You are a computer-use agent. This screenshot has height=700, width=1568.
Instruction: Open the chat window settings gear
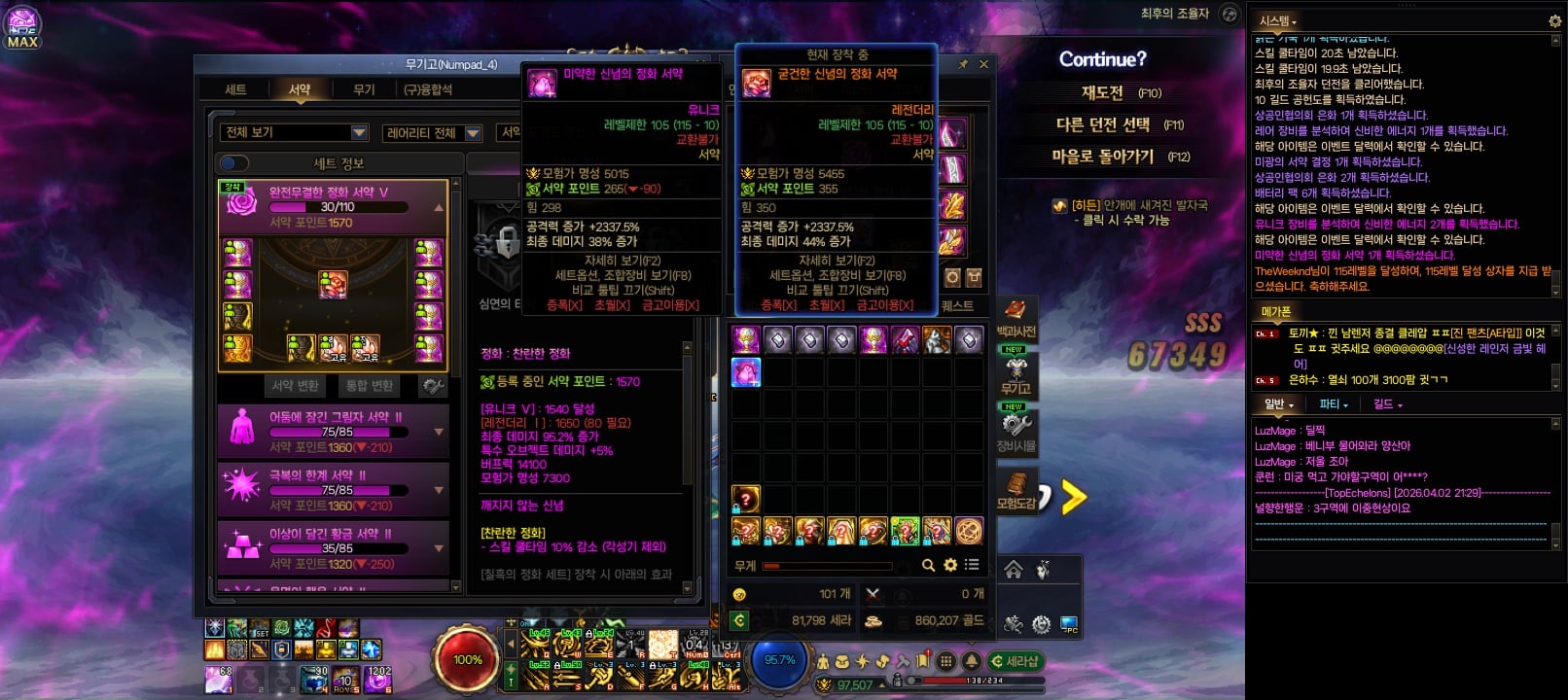coord(1554,20)
